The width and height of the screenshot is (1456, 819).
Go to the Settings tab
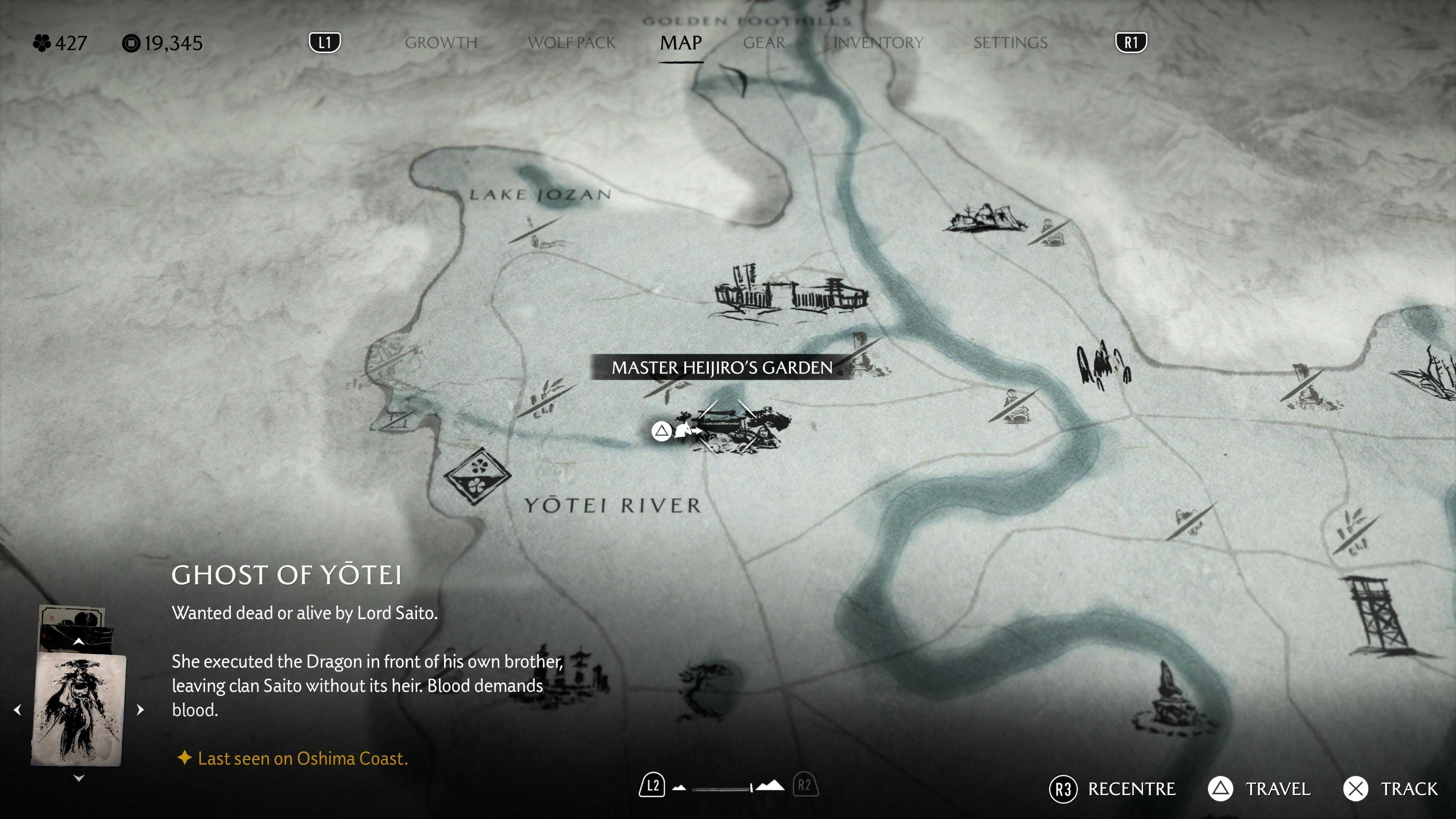pos(1010,43)
